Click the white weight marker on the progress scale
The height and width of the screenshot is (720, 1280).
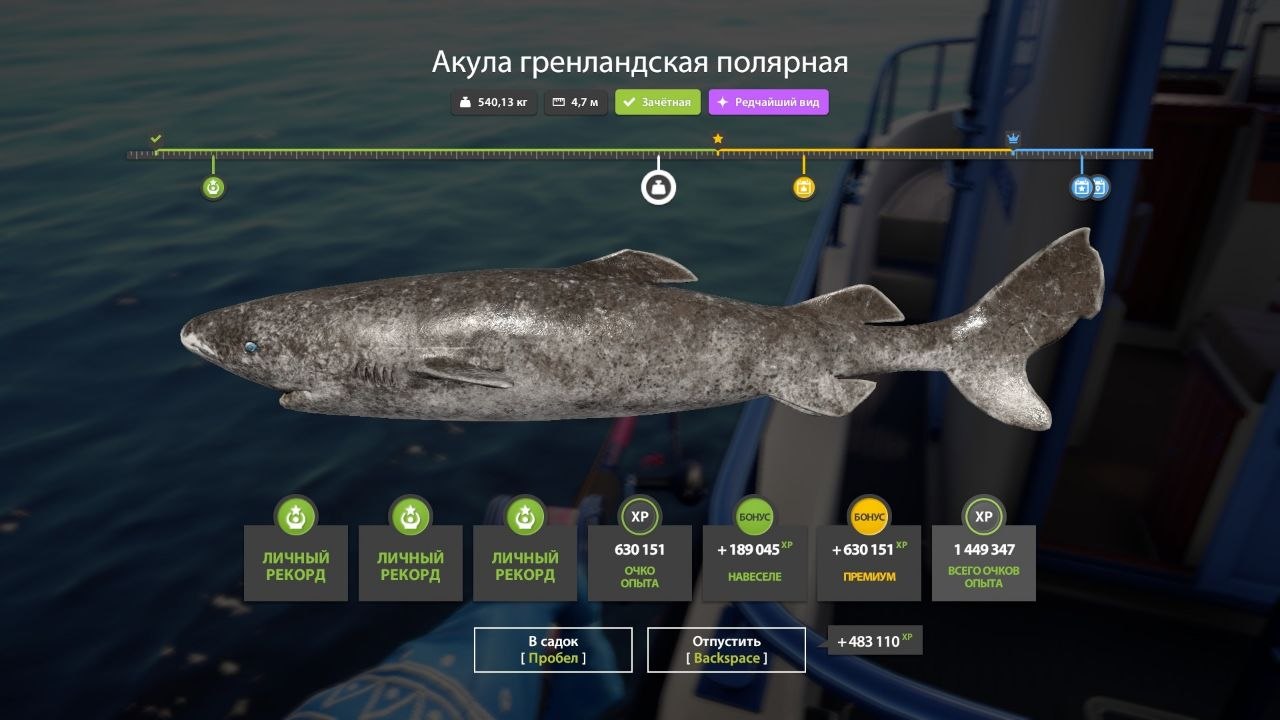pos(657,186)
